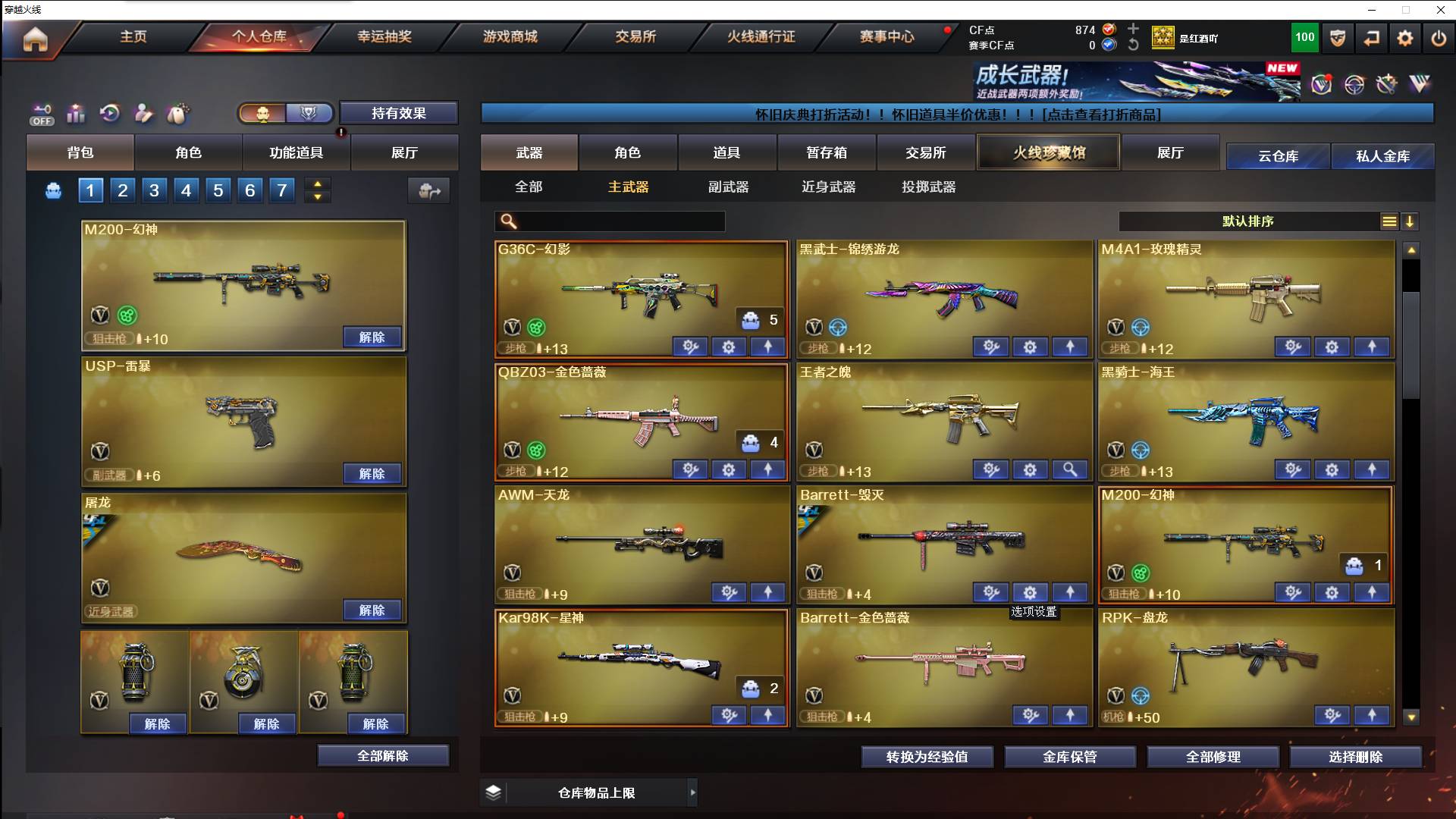
Task: Click the 全部修理 button
Action: click(x=1214, y=756)
